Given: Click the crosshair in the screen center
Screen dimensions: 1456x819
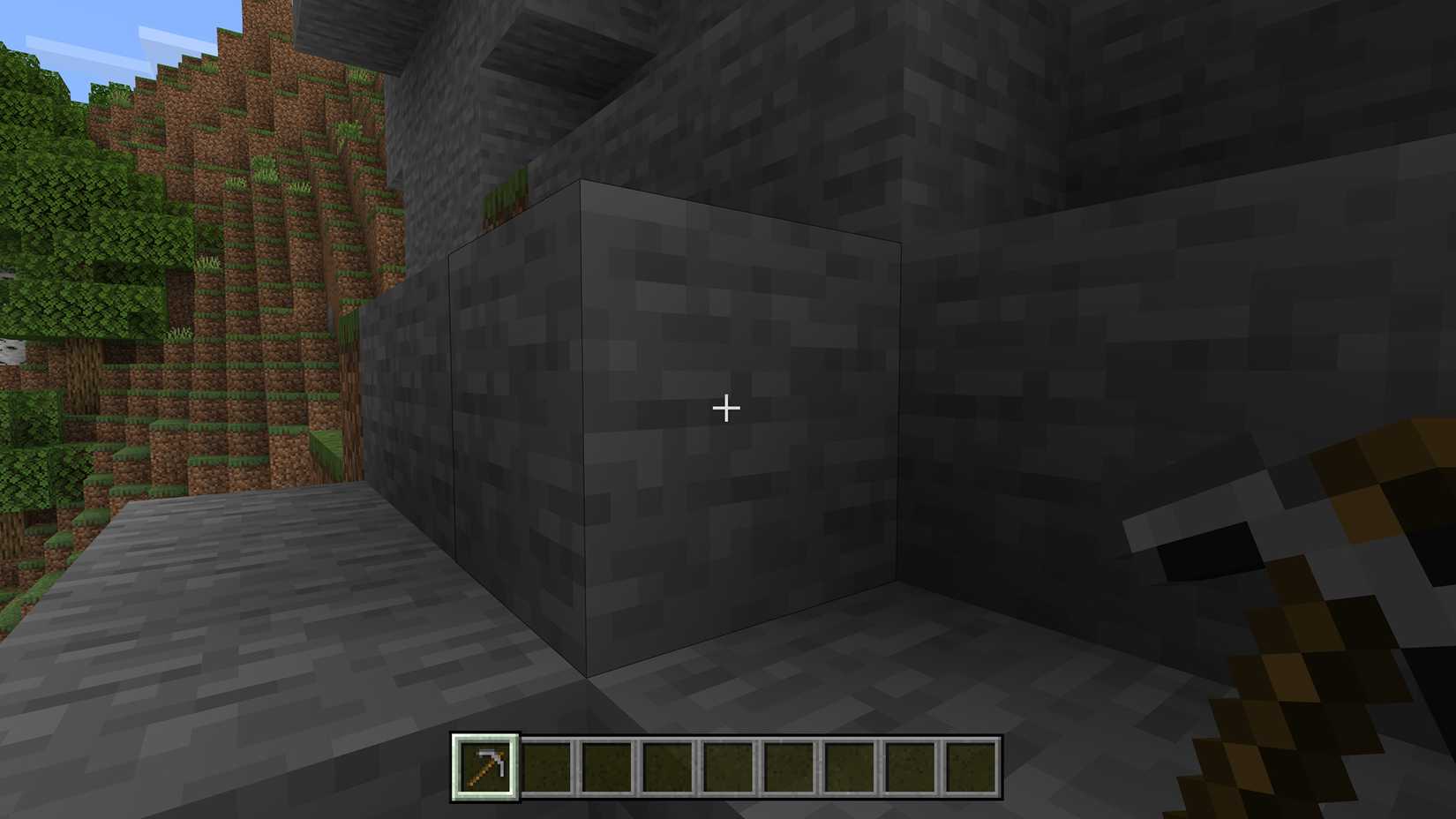Looking at the screenshot, I should point(725,408).
